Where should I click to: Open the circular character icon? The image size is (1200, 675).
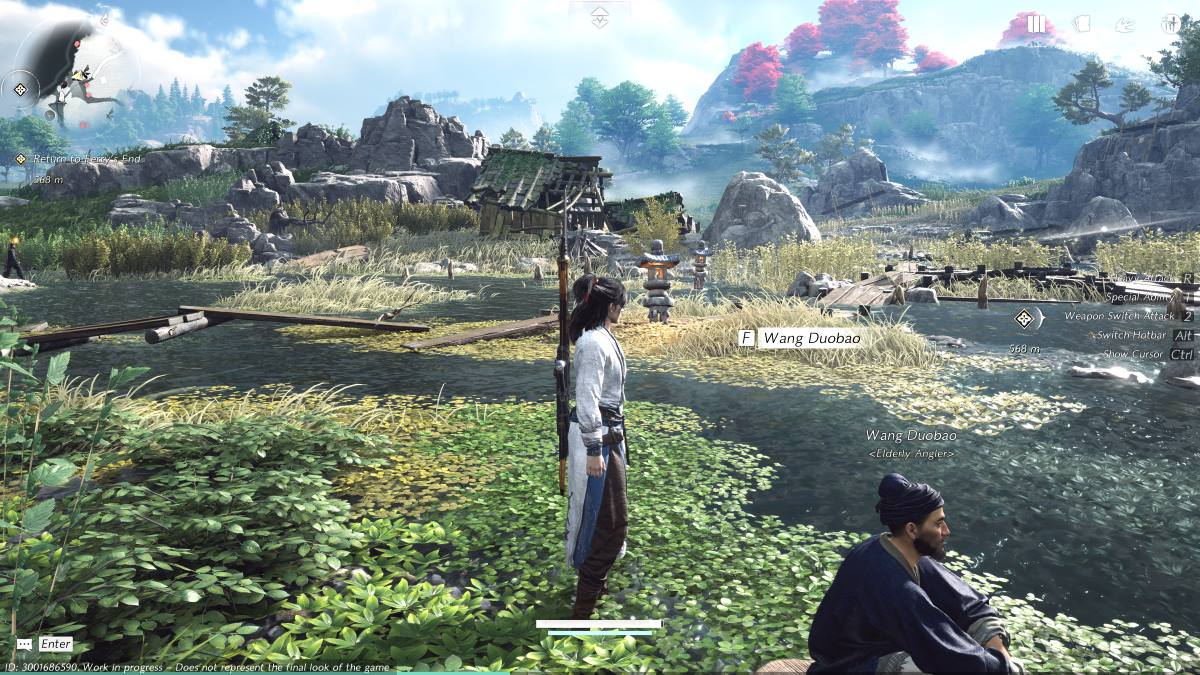click(x=1170, y=24)
